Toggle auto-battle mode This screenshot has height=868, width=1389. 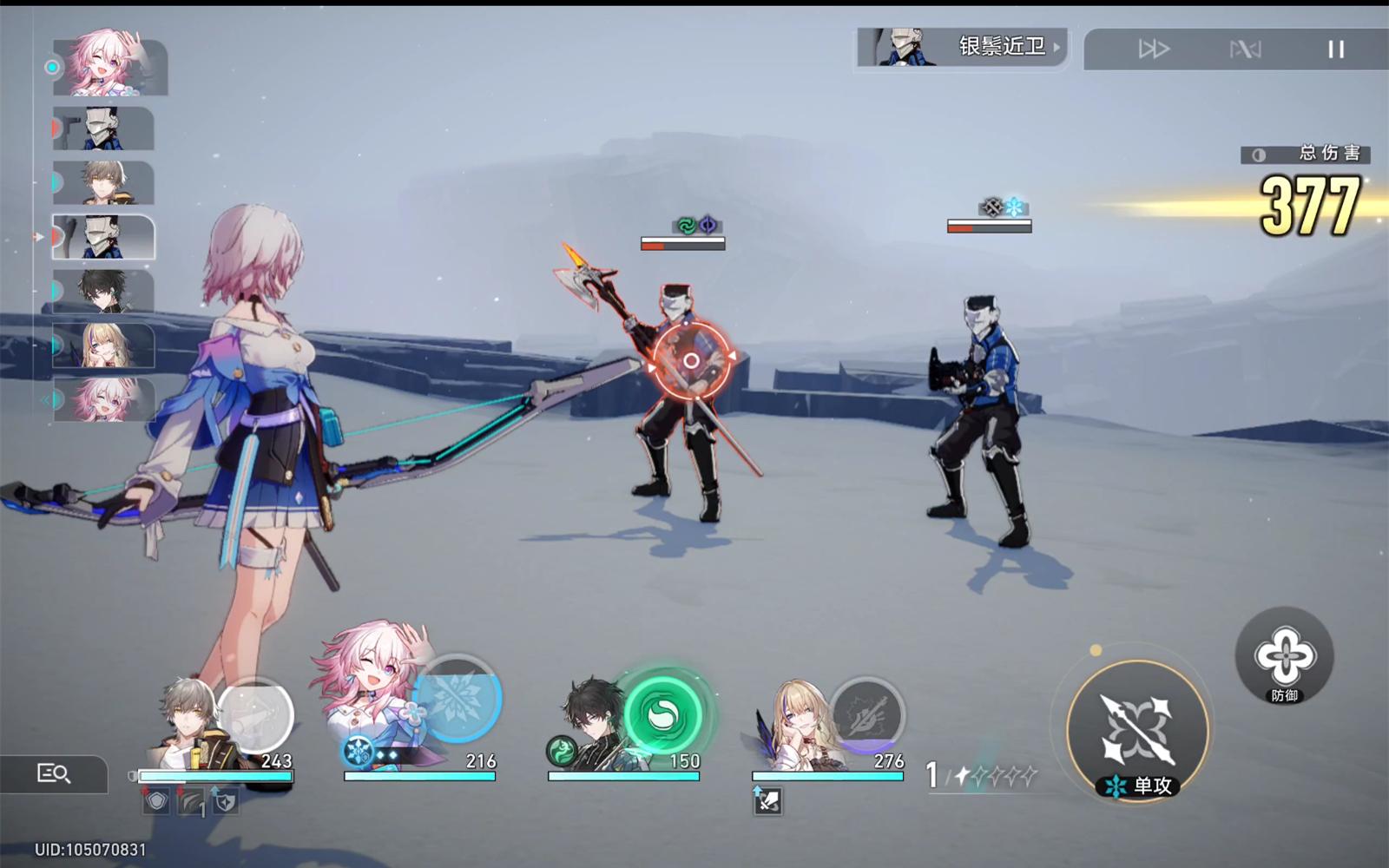pos(1245,49)
